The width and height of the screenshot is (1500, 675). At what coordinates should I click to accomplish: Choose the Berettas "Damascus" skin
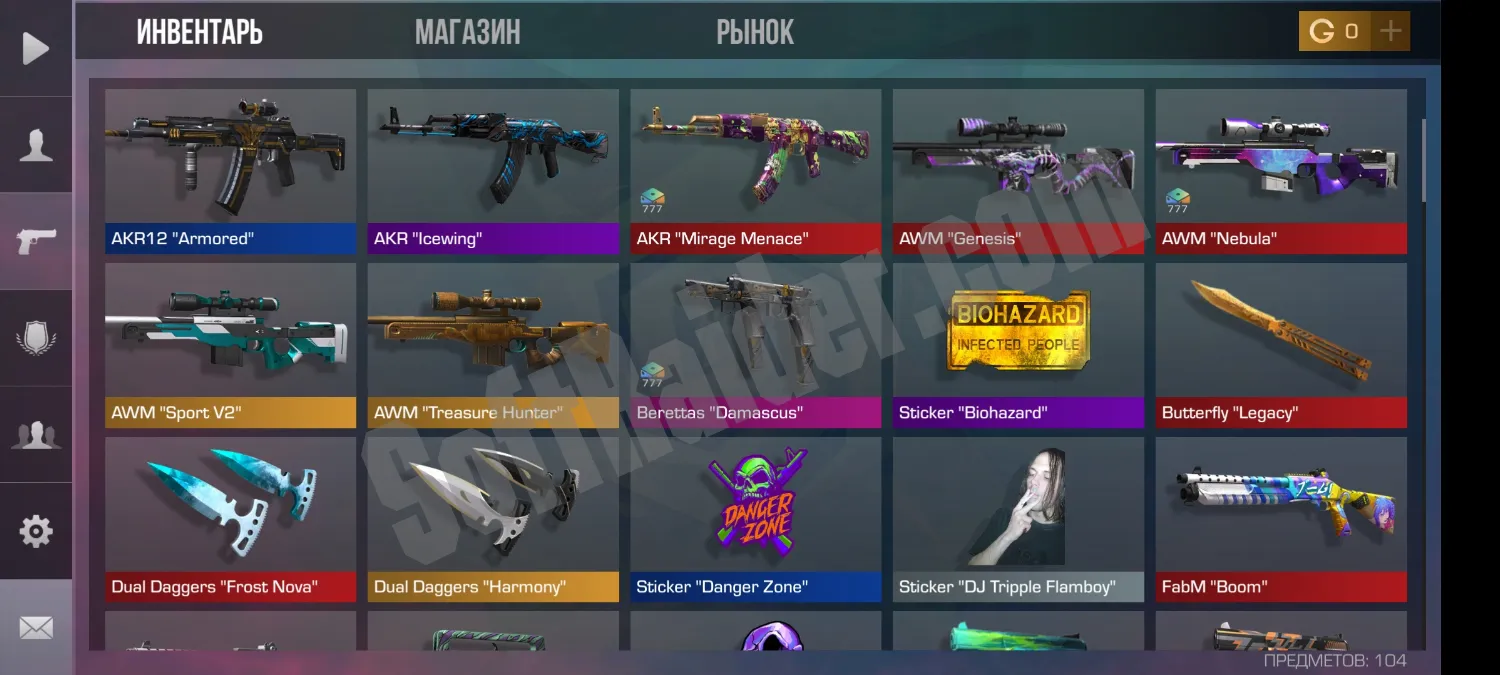755,344
